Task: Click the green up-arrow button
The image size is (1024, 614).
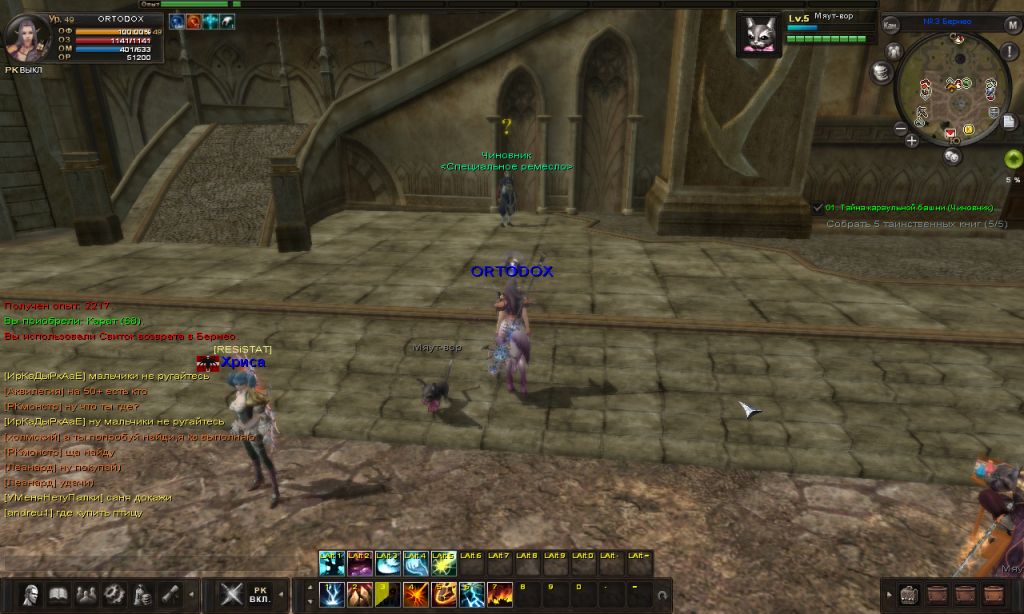Action: tap(1012, 158)
